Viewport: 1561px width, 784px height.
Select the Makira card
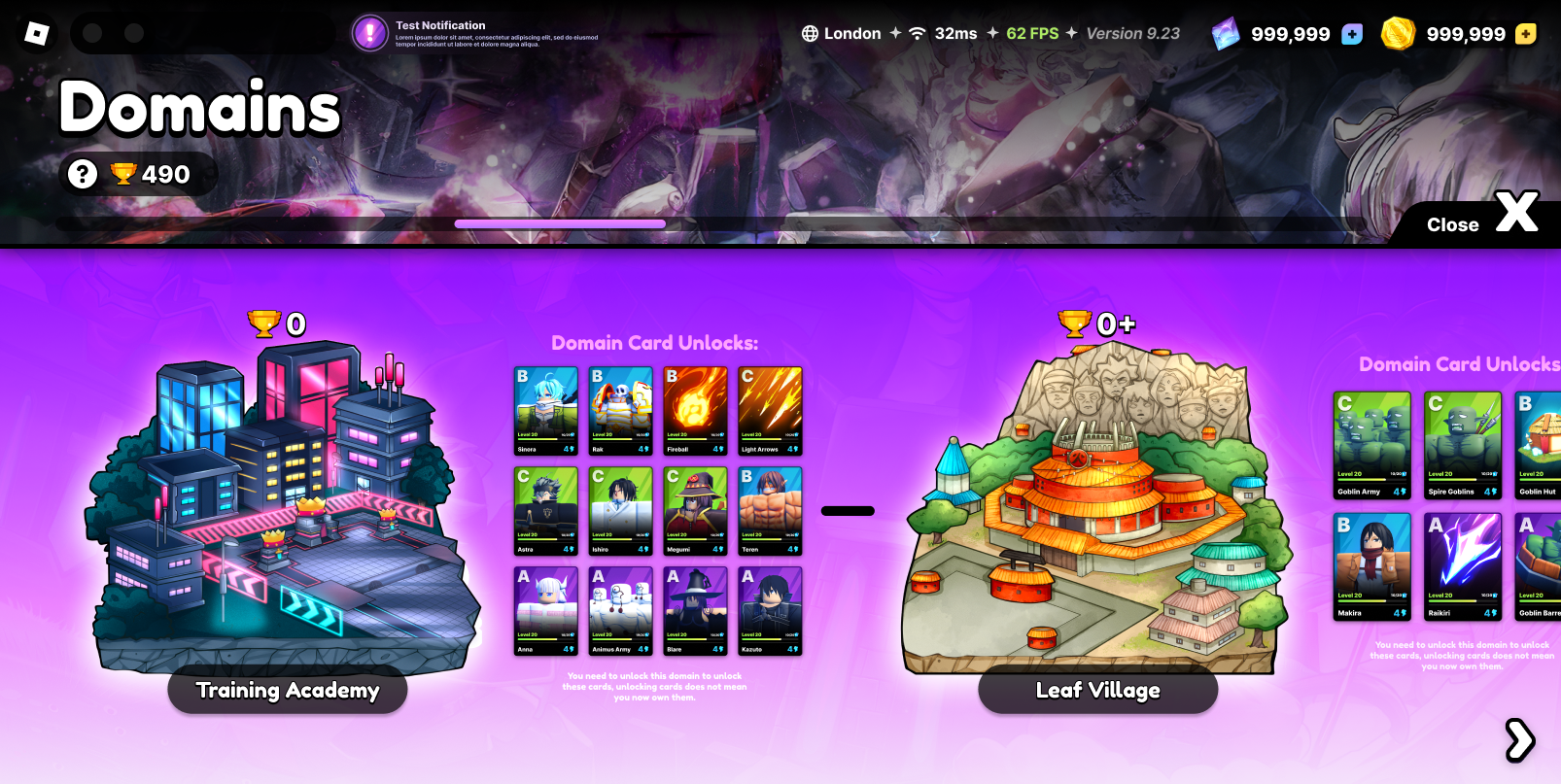pyautogui.click(x=1371, y=566)
